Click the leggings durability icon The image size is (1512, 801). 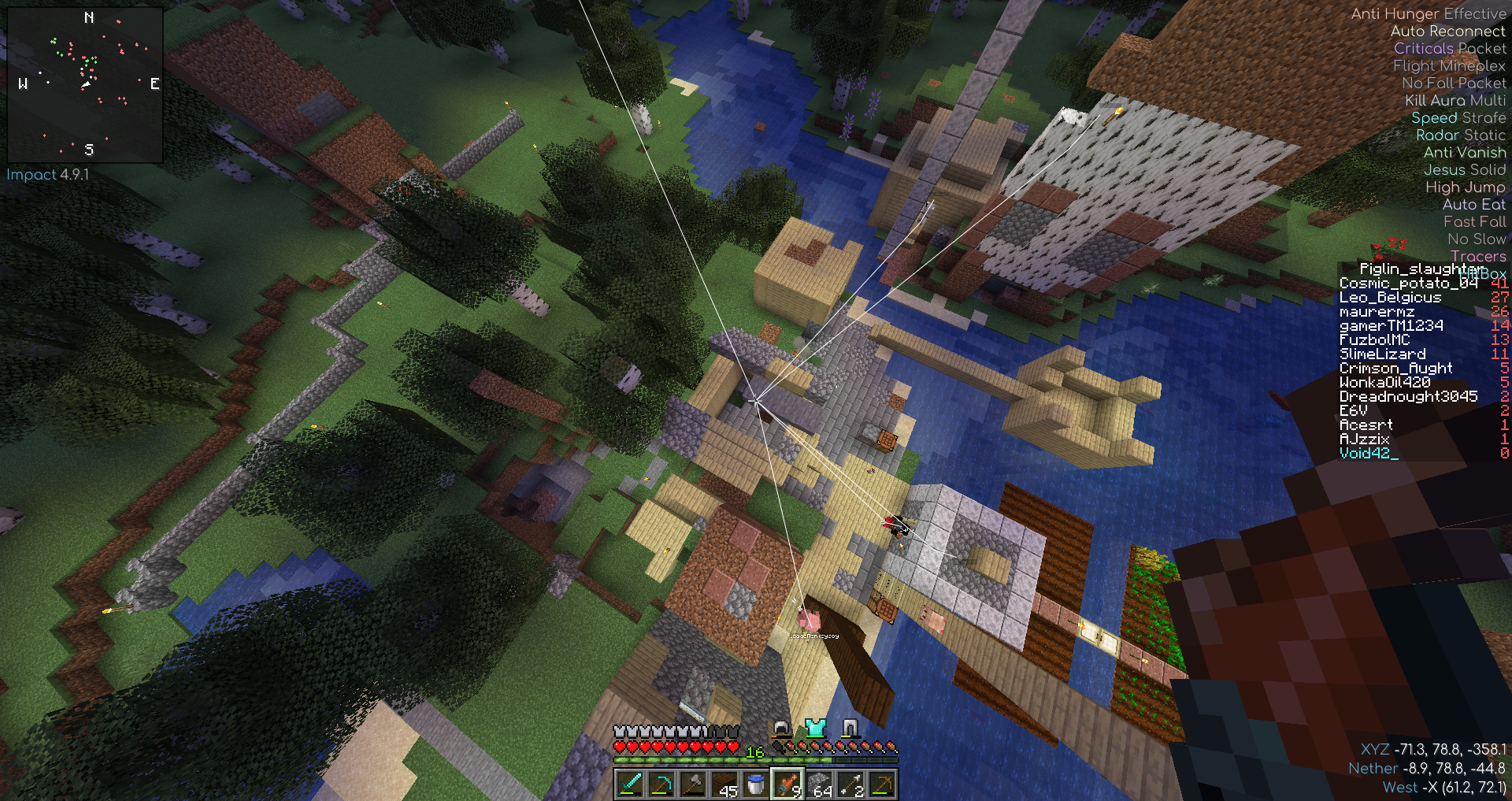coord(850,728)
